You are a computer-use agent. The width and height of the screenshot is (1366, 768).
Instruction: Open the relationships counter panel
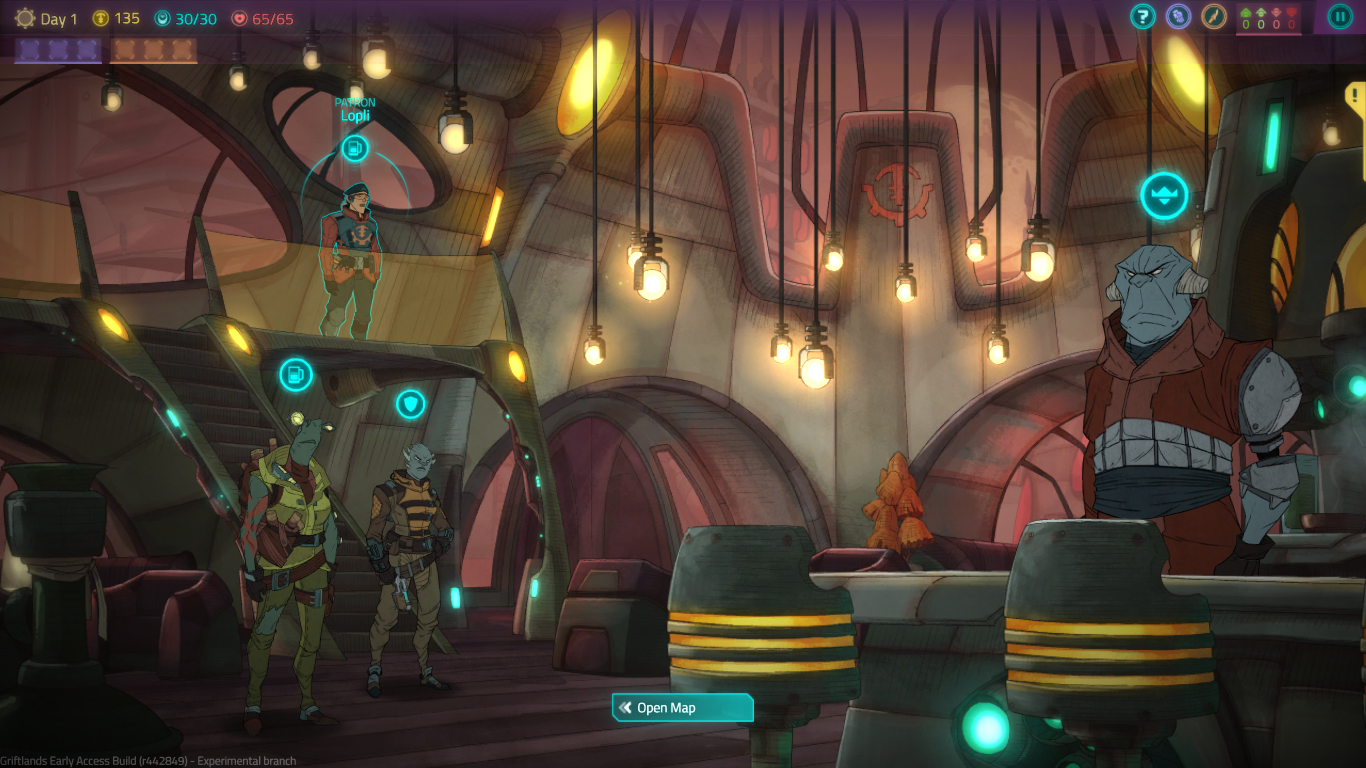1268,18
